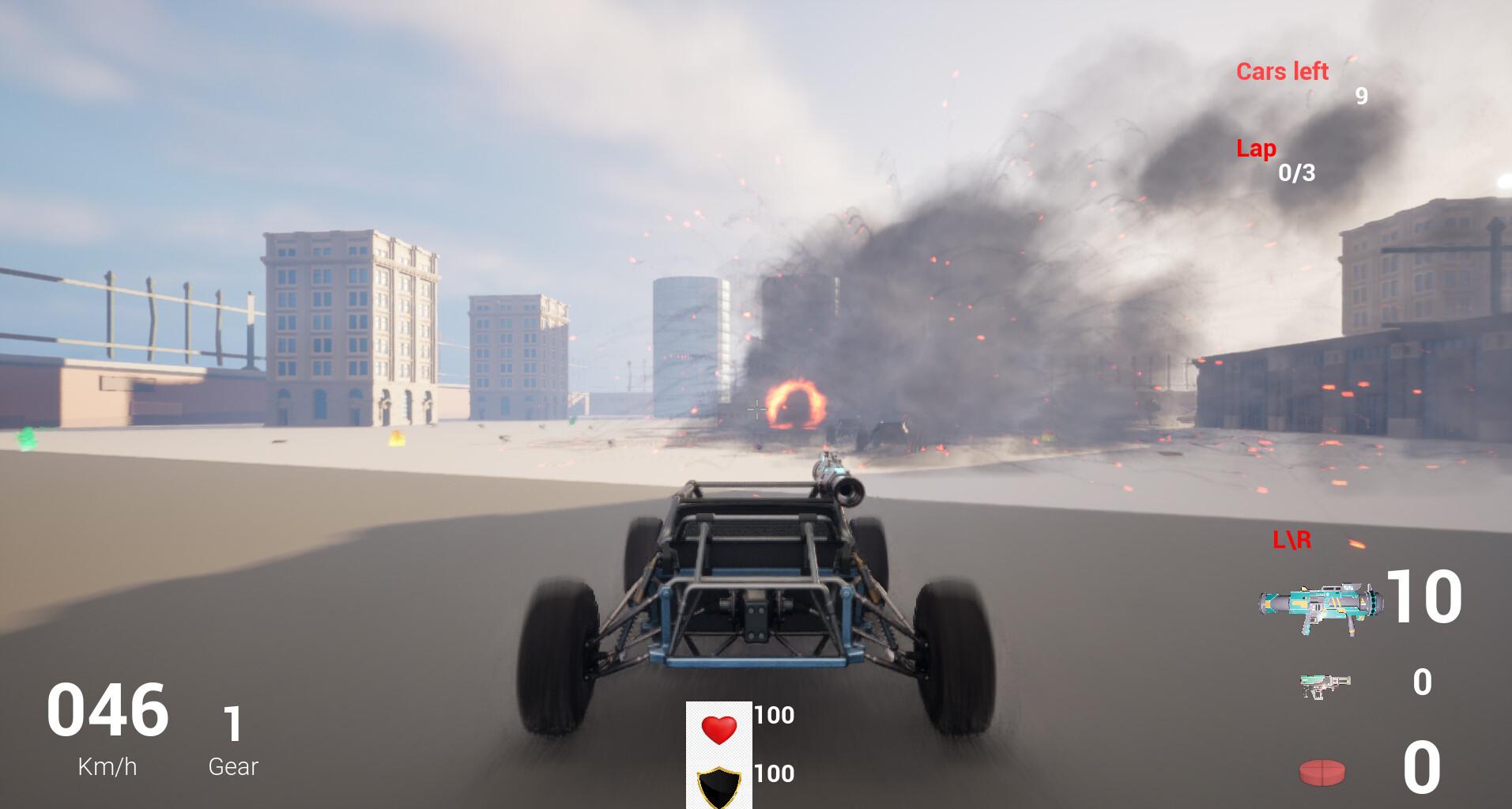Expand the Lap progress indicator
Image resolution: width=1512 pixels, height=809 pixels.
tap(1256, 148)
